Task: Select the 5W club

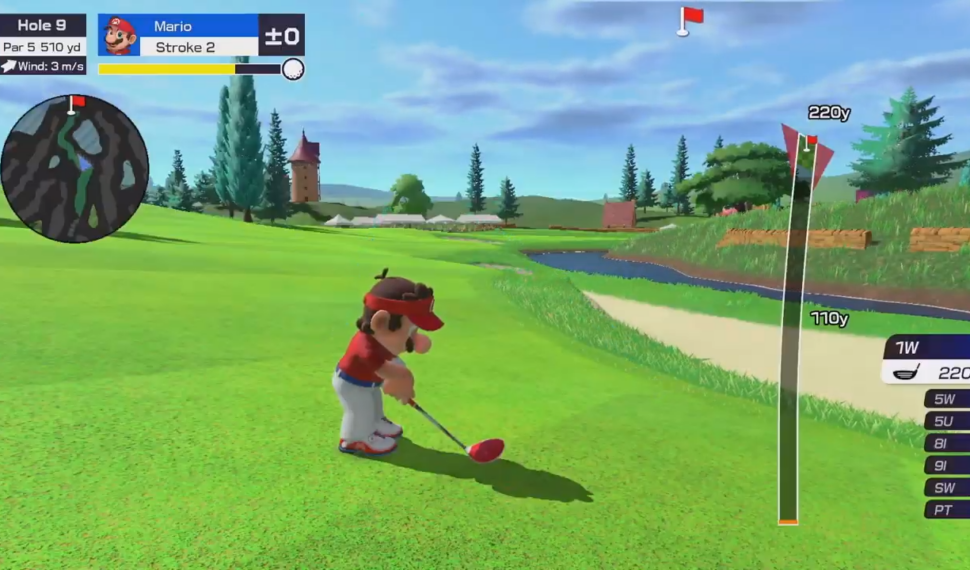Action: click(946, 399)
